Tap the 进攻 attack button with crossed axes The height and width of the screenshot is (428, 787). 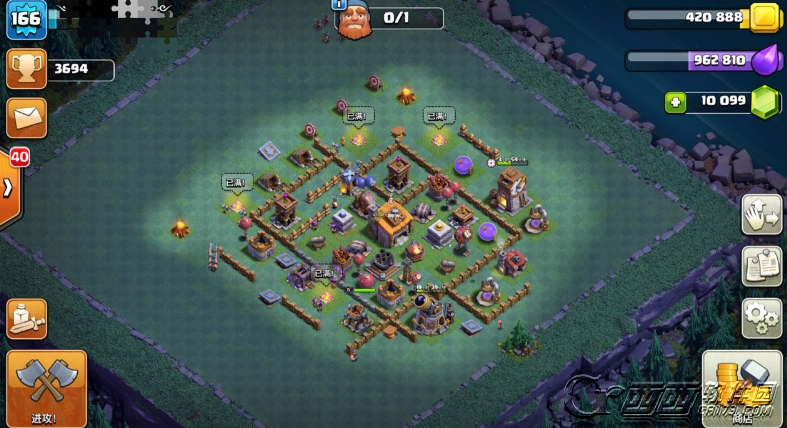click(x=46, y=388)
